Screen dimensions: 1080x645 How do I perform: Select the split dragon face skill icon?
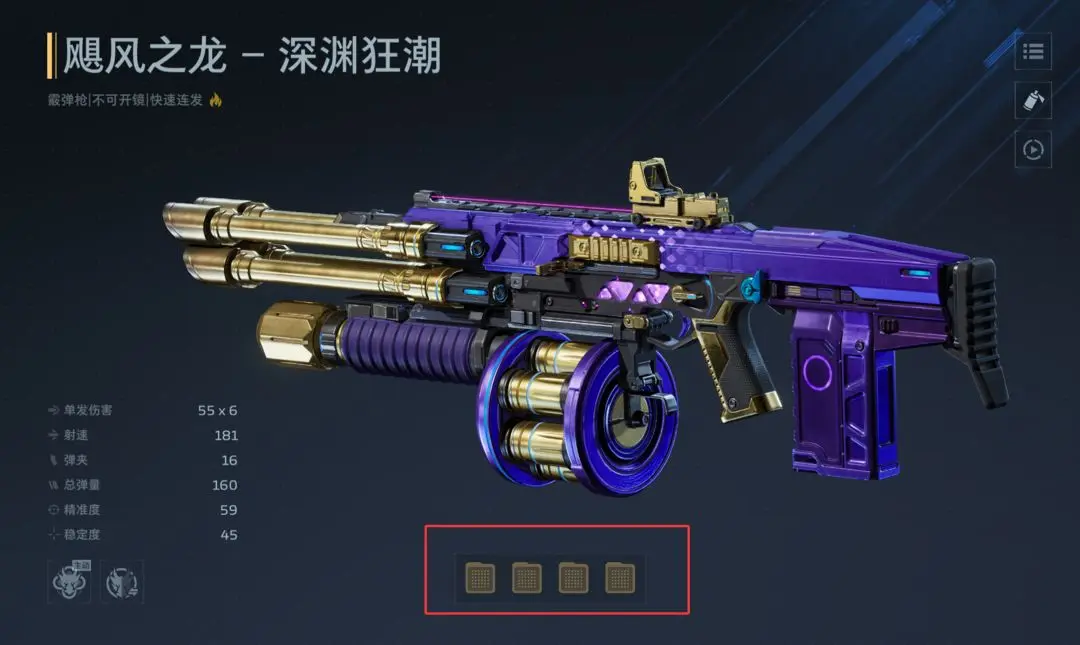click(x=123, y=582)
